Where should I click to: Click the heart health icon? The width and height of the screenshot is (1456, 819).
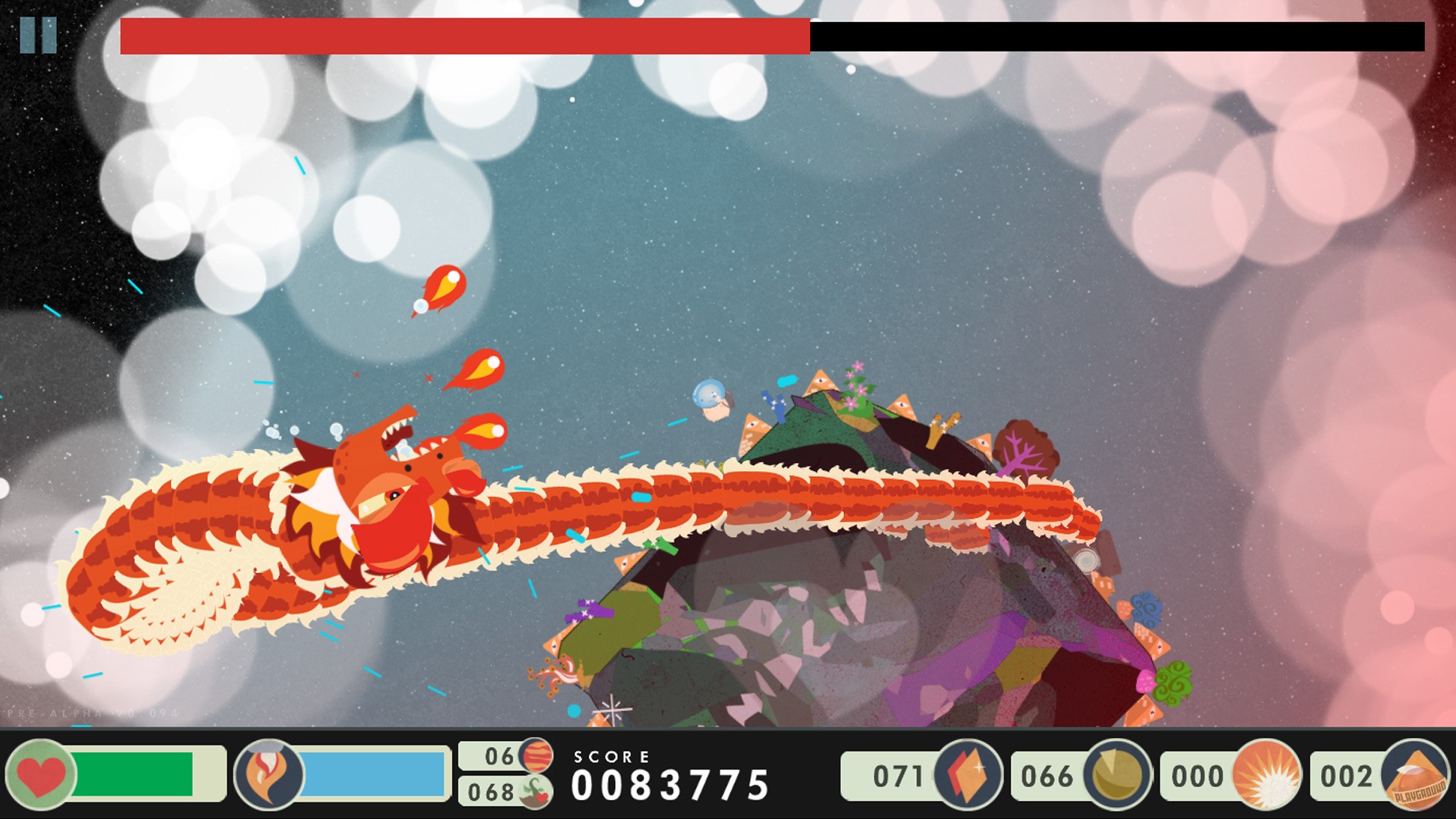(x=39, y=773)
